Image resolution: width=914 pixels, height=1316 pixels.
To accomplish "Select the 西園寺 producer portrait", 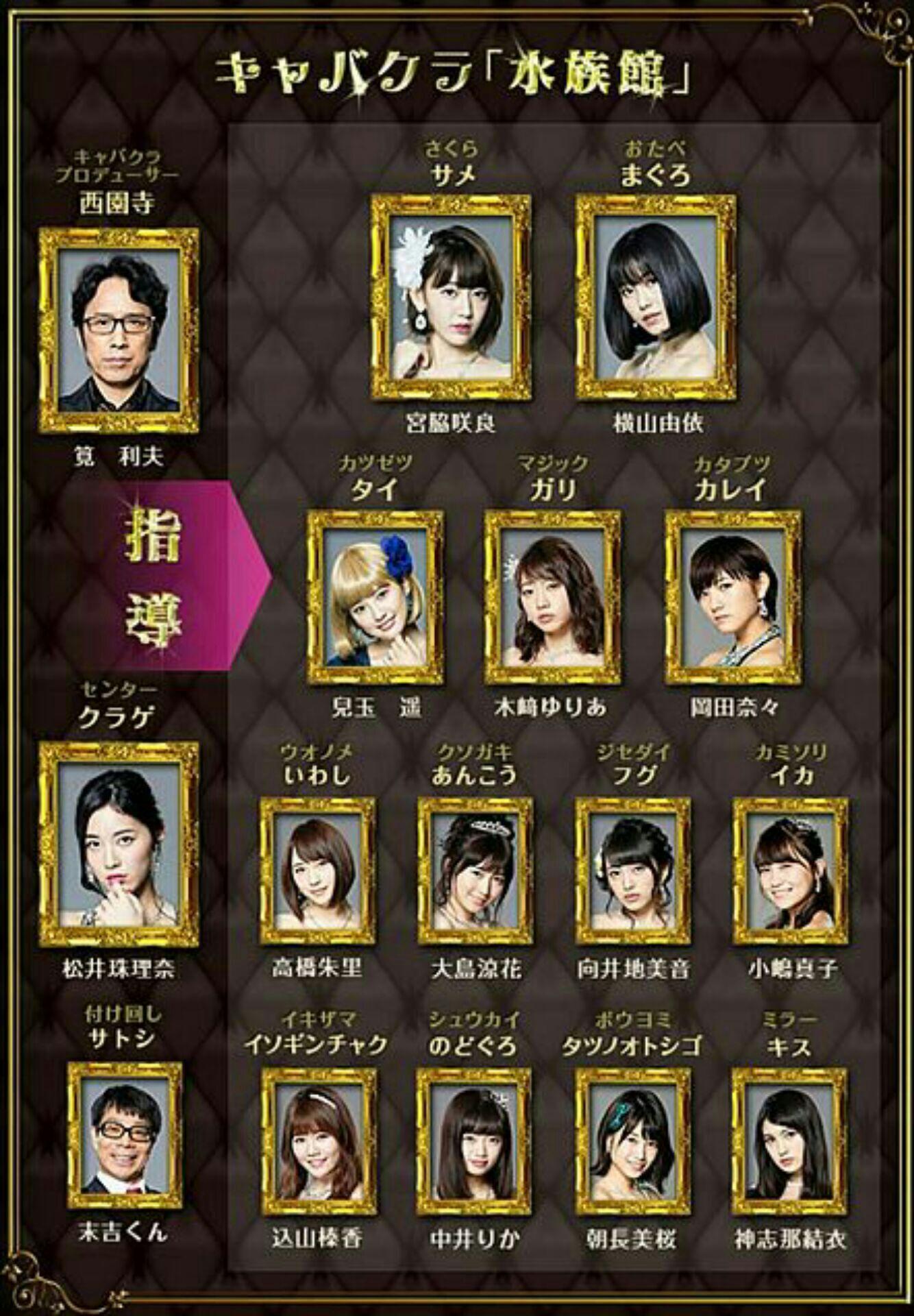I will click(119, 331).
